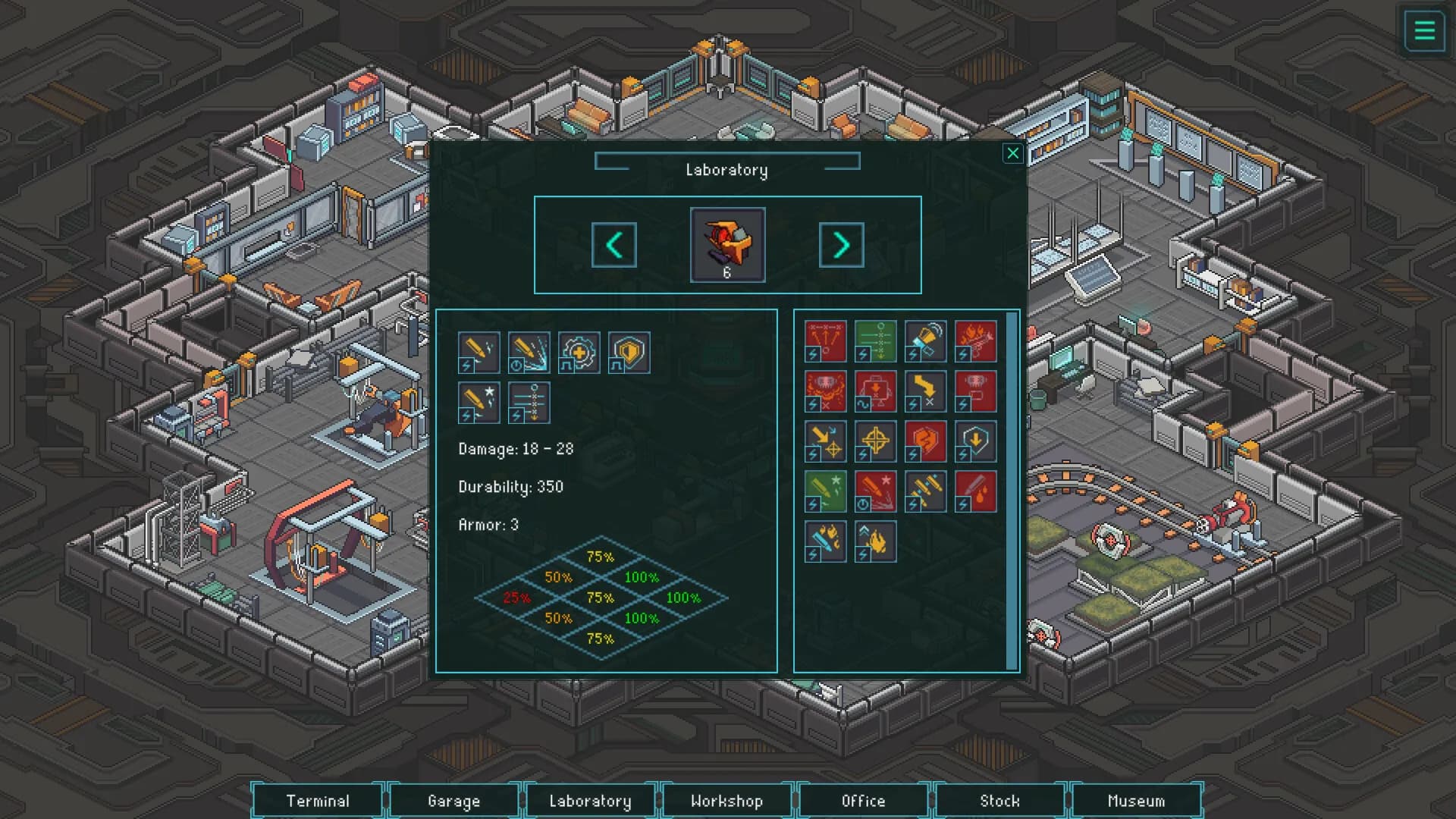Click the gear-with-plus repair module icon

click(579, 353)
